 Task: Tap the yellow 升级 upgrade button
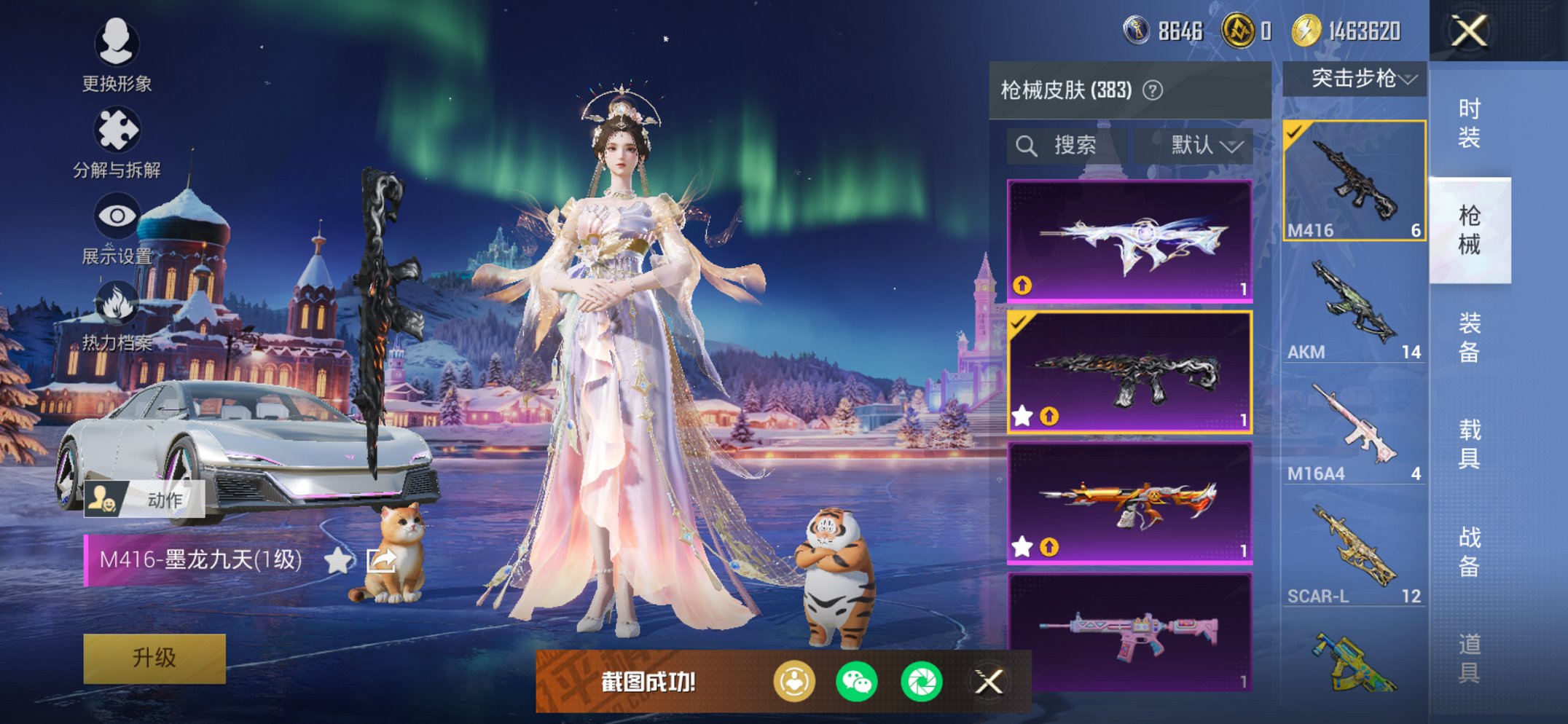click(x=154, y=658)
